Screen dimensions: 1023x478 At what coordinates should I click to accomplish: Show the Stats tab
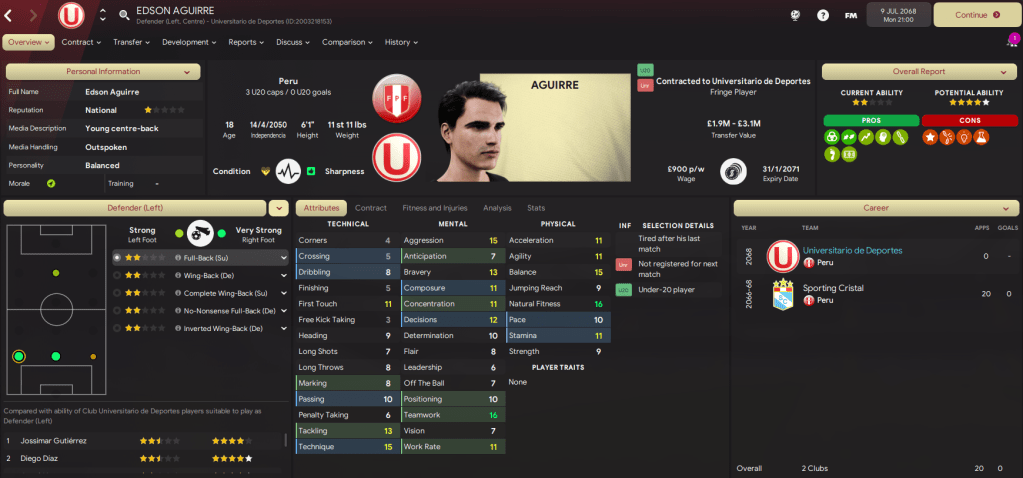click(x=536, y=208)
